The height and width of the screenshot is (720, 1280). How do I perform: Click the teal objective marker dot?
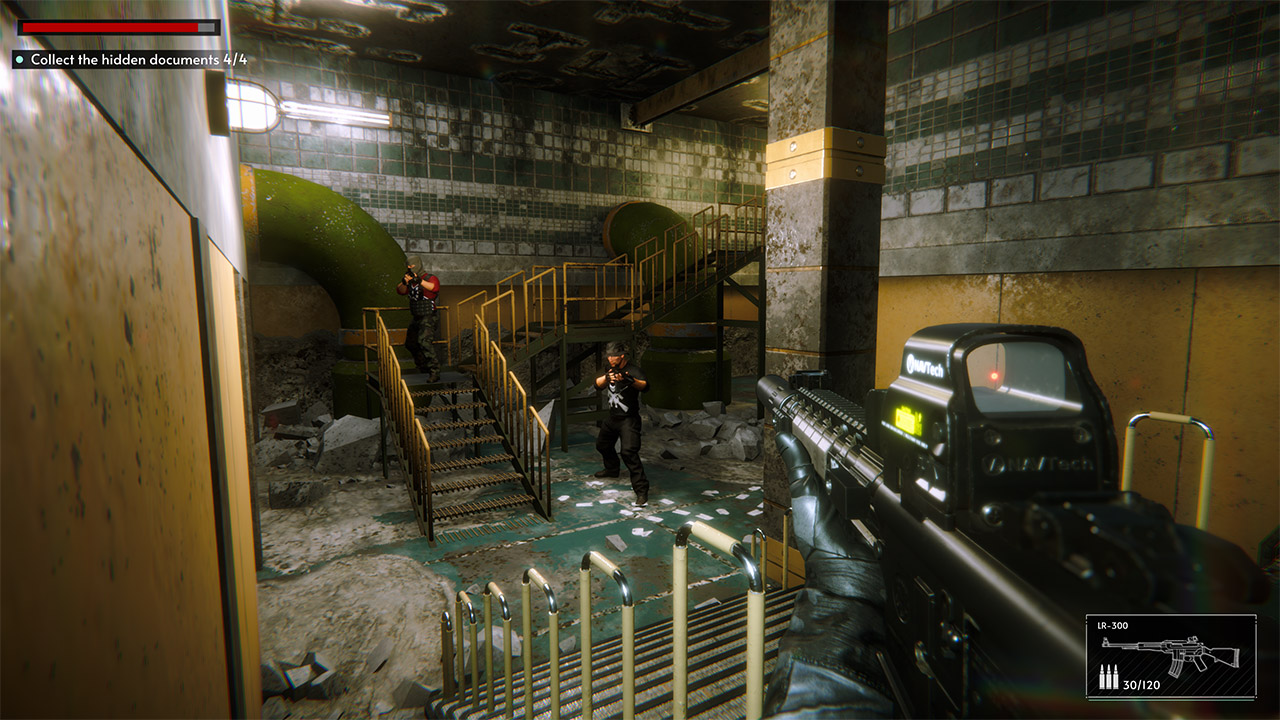pos(18,60)
